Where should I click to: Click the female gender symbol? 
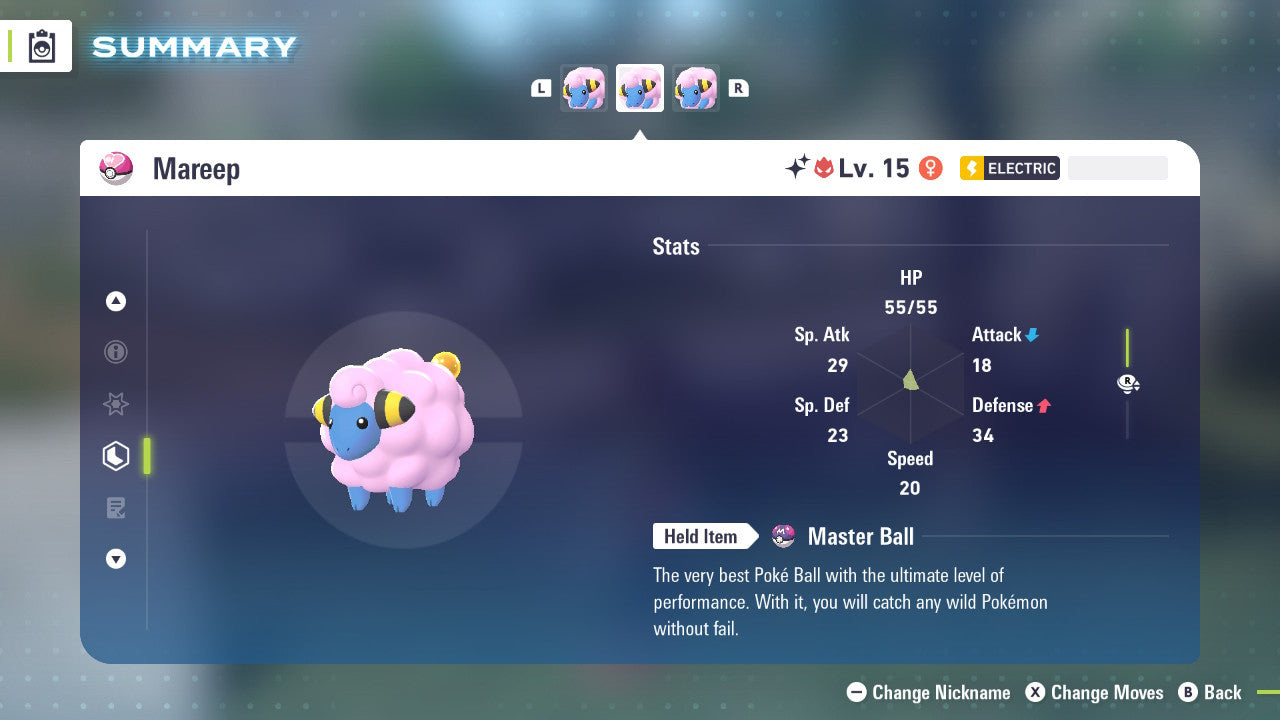tap(930, 168)
